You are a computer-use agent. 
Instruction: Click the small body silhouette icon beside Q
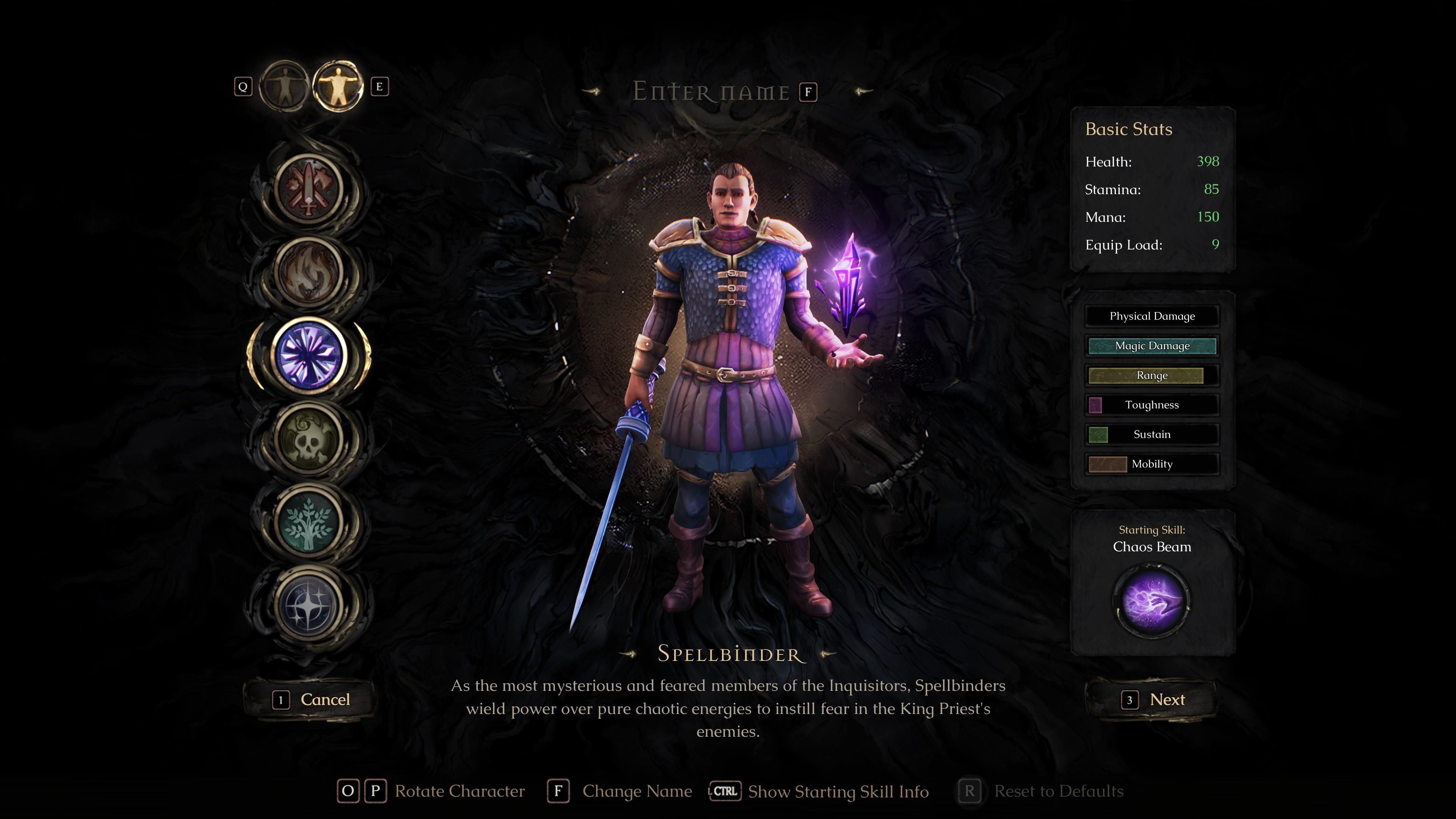pos(284,86)
